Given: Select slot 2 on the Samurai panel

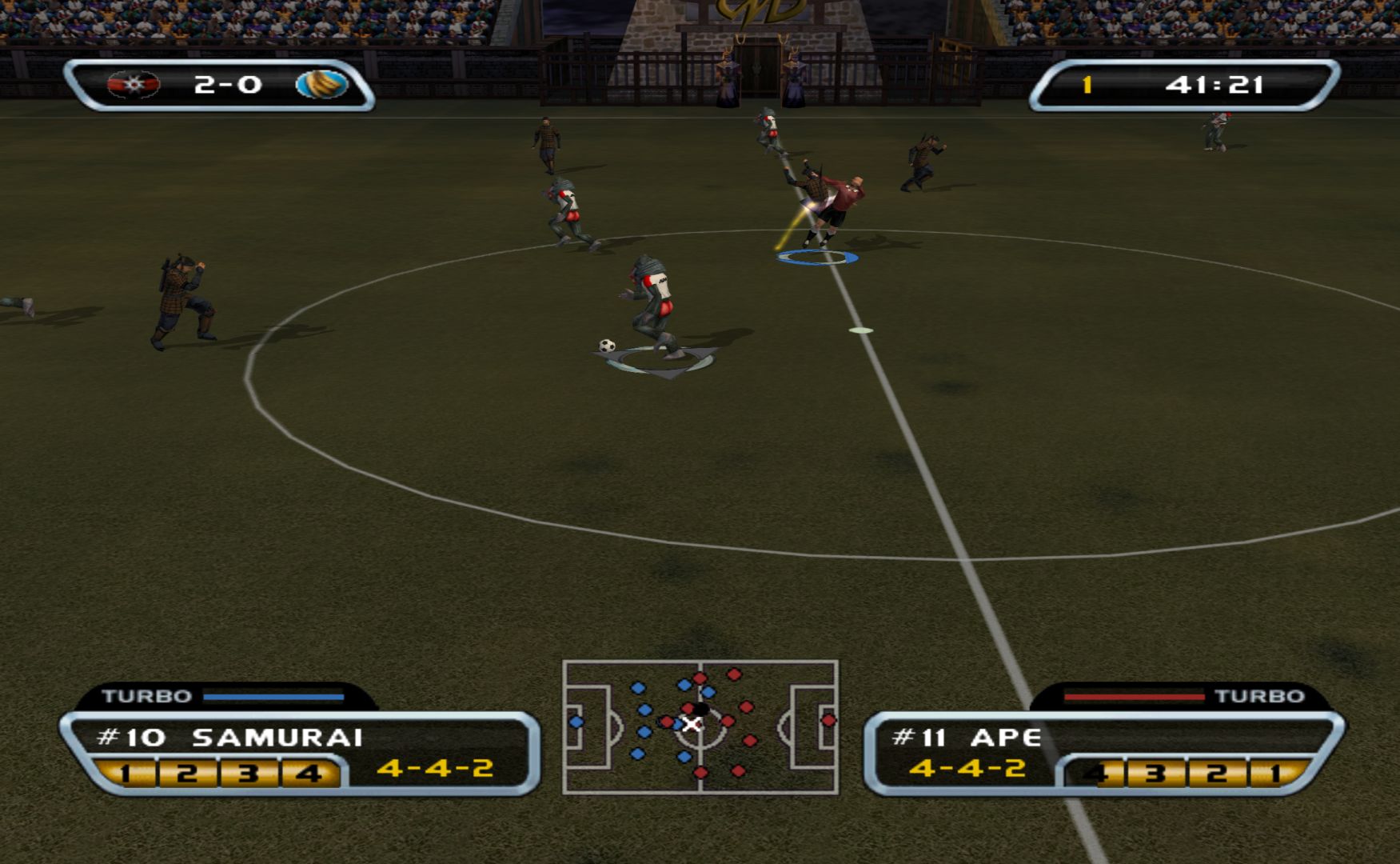Looking at the screenshot, I should point(186,774).
